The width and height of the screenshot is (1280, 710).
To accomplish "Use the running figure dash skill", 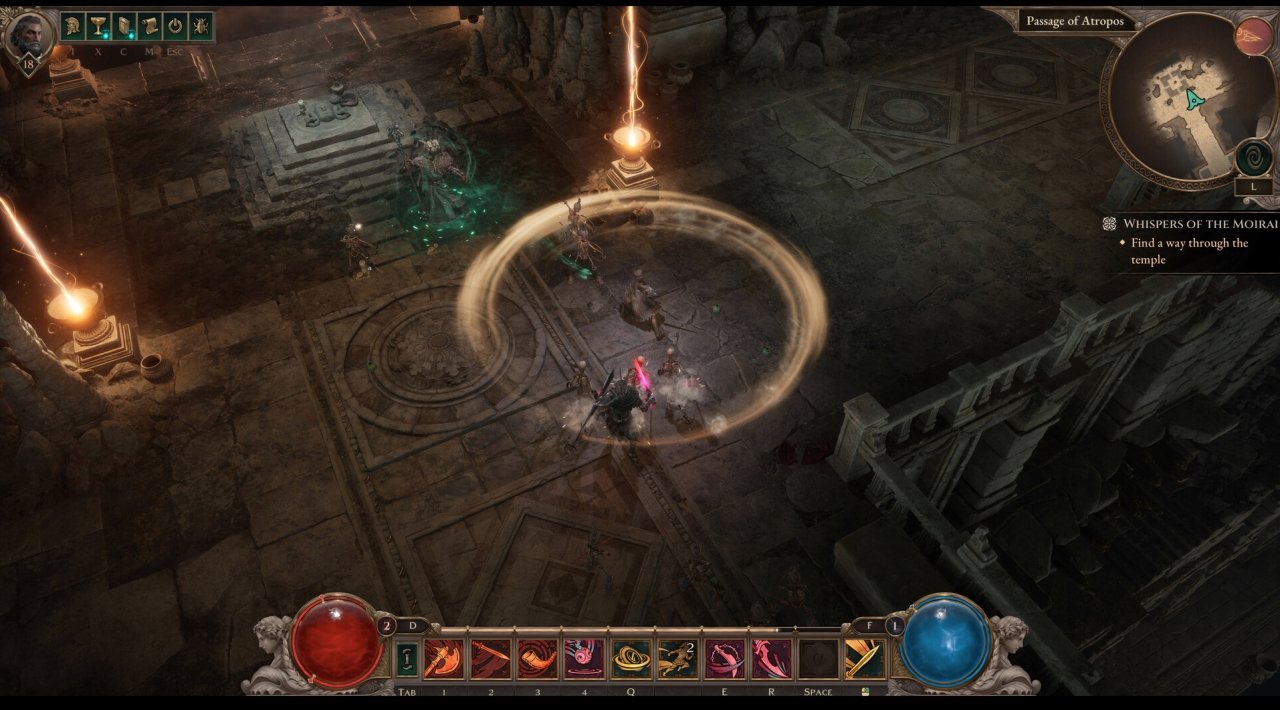I will tap(678, 659).
